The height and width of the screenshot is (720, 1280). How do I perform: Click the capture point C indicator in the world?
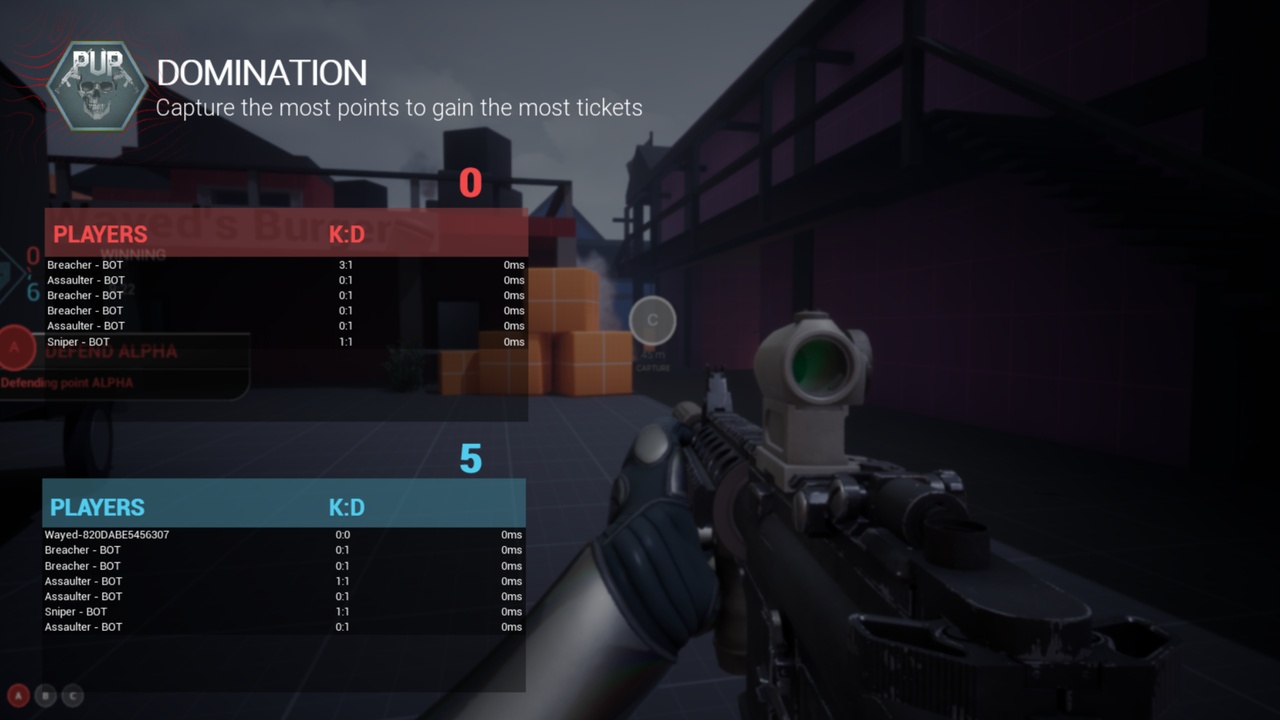(x=653, y=320)
